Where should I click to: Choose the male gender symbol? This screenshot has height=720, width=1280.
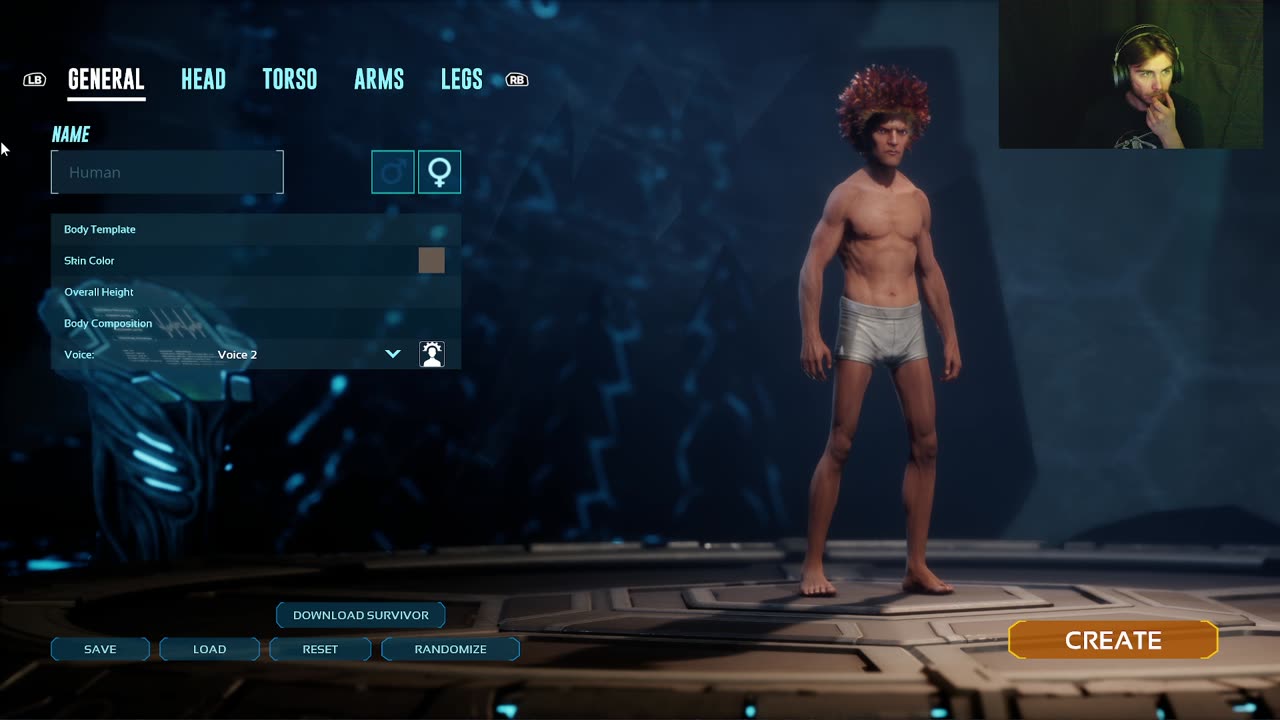coord(393,172)
